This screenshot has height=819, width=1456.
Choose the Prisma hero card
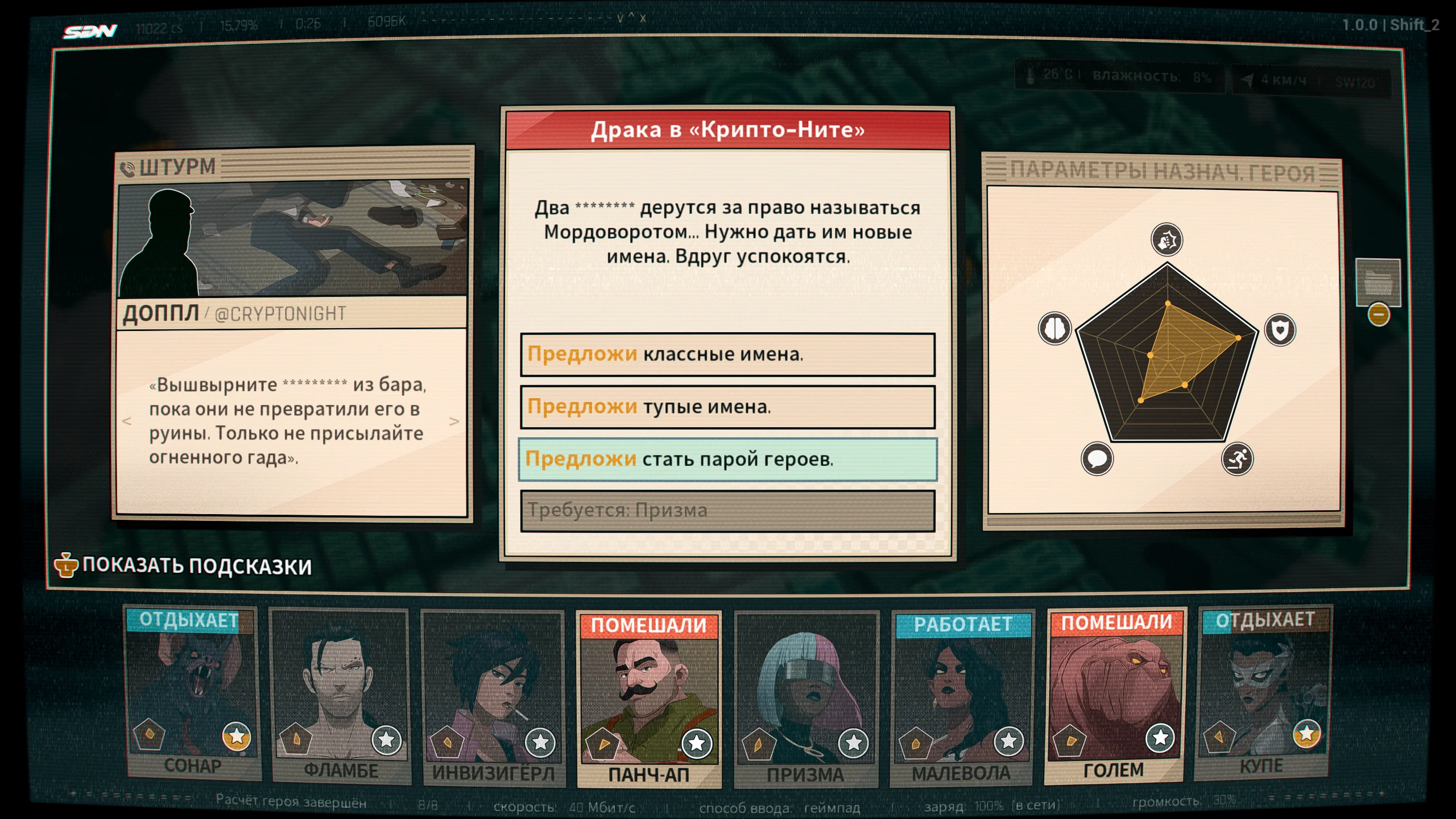(806, 698)
